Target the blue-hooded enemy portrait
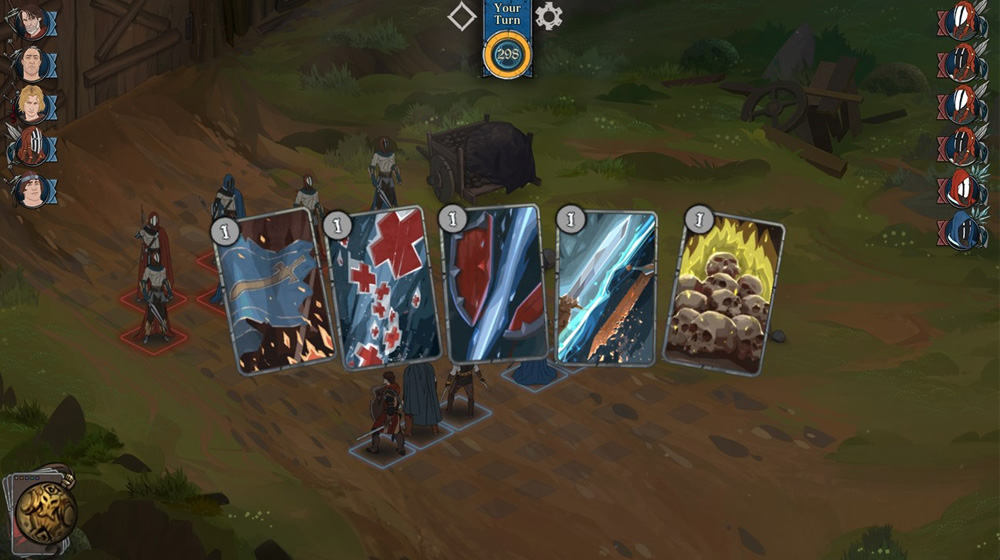Image resolution: width=1000 pixels, height=560 pixels. (x=961, y=231)
